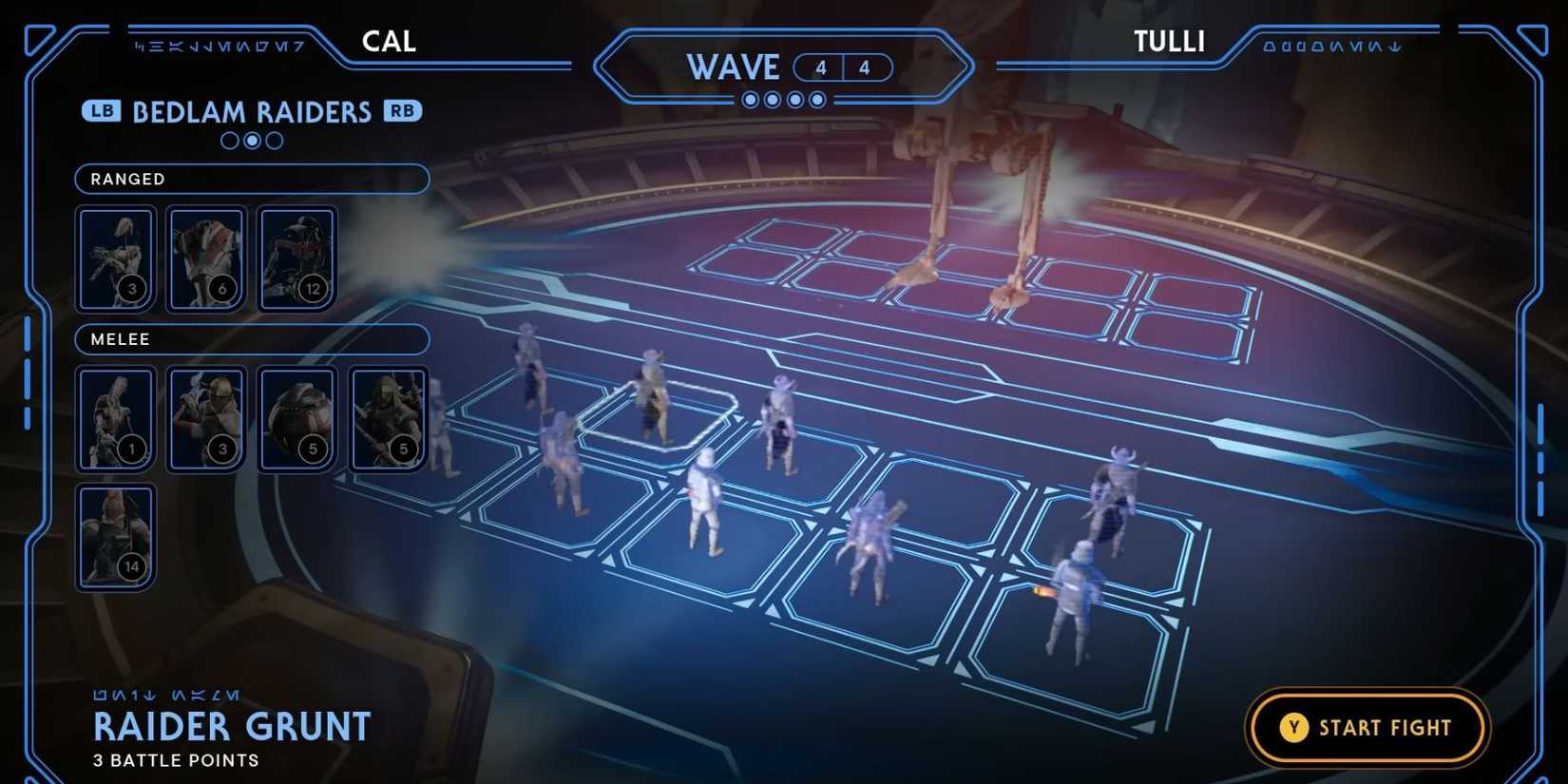Choose the 12-point ranged droid unit
Image resolution: width=1568 pixels, height=784 pixels.
coord(297,257)
